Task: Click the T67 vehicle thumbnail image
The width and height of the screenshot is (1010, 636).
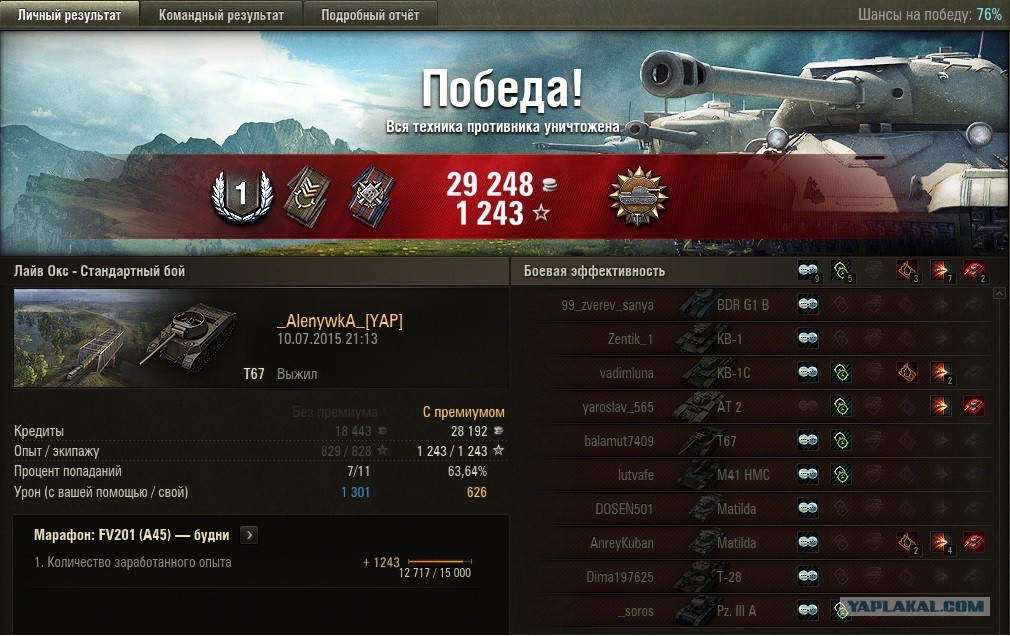Action: point(126,338)
